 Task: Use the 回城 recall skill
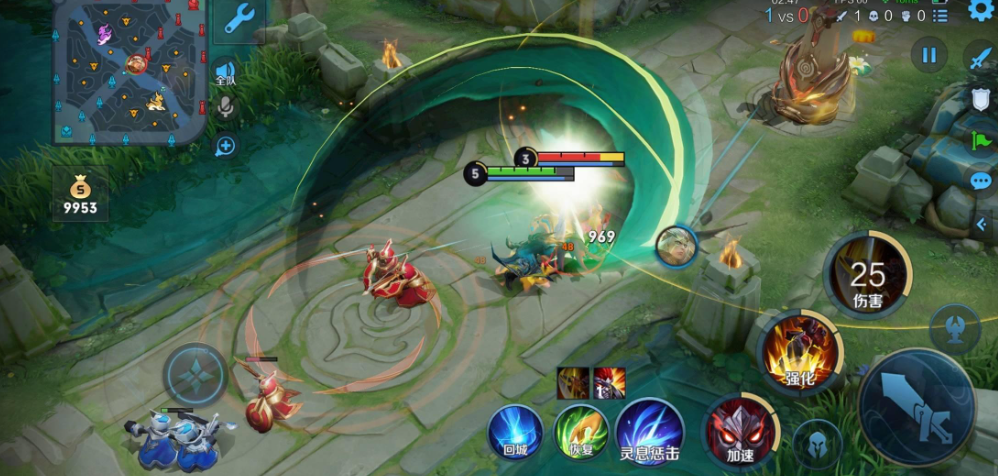click(x=515, y=432)
